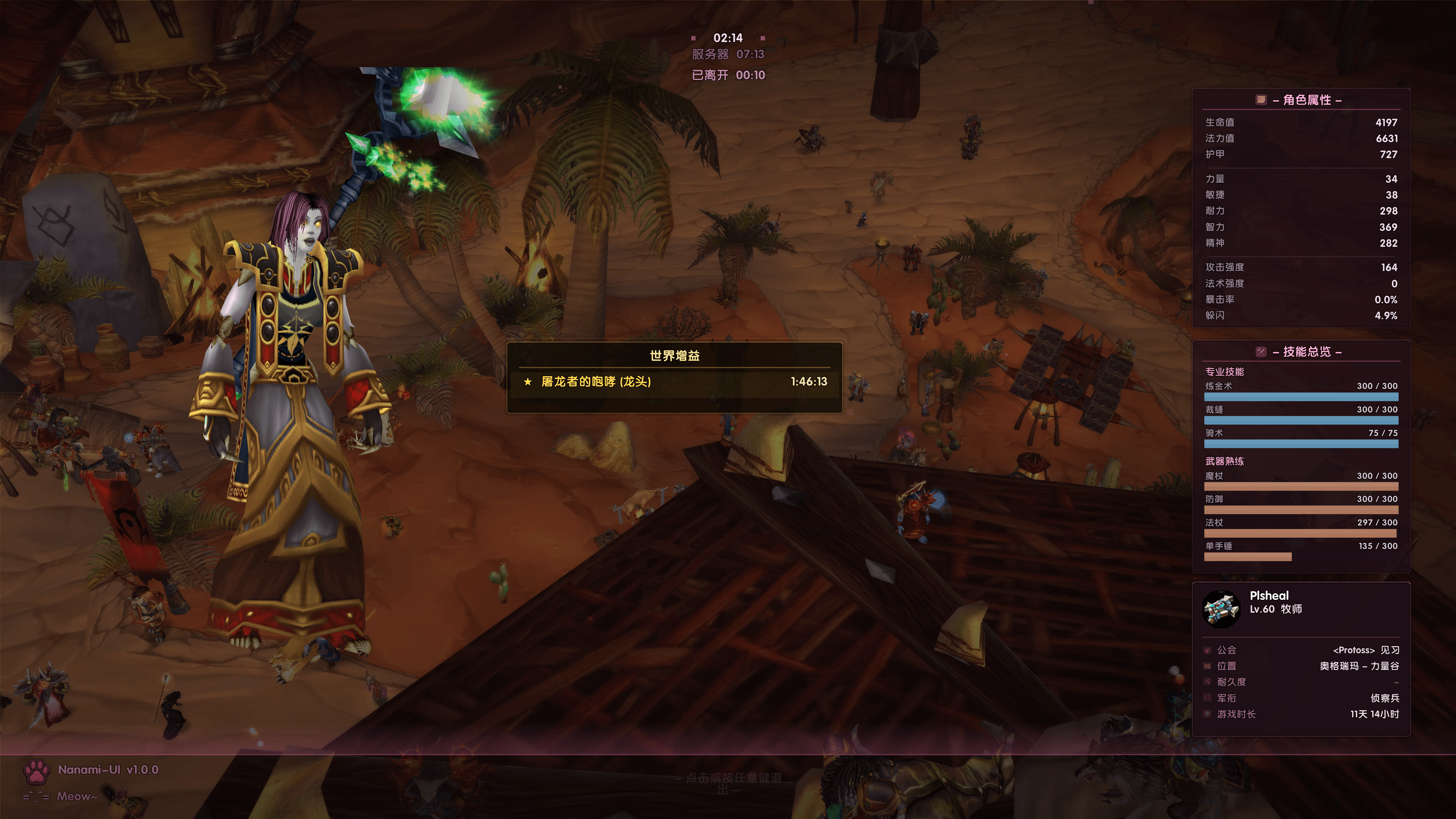This screenshot has width=1456, height=819.
Task: Click the Plsheal priest class portrait icon
Action: [x=1221, y=609]
